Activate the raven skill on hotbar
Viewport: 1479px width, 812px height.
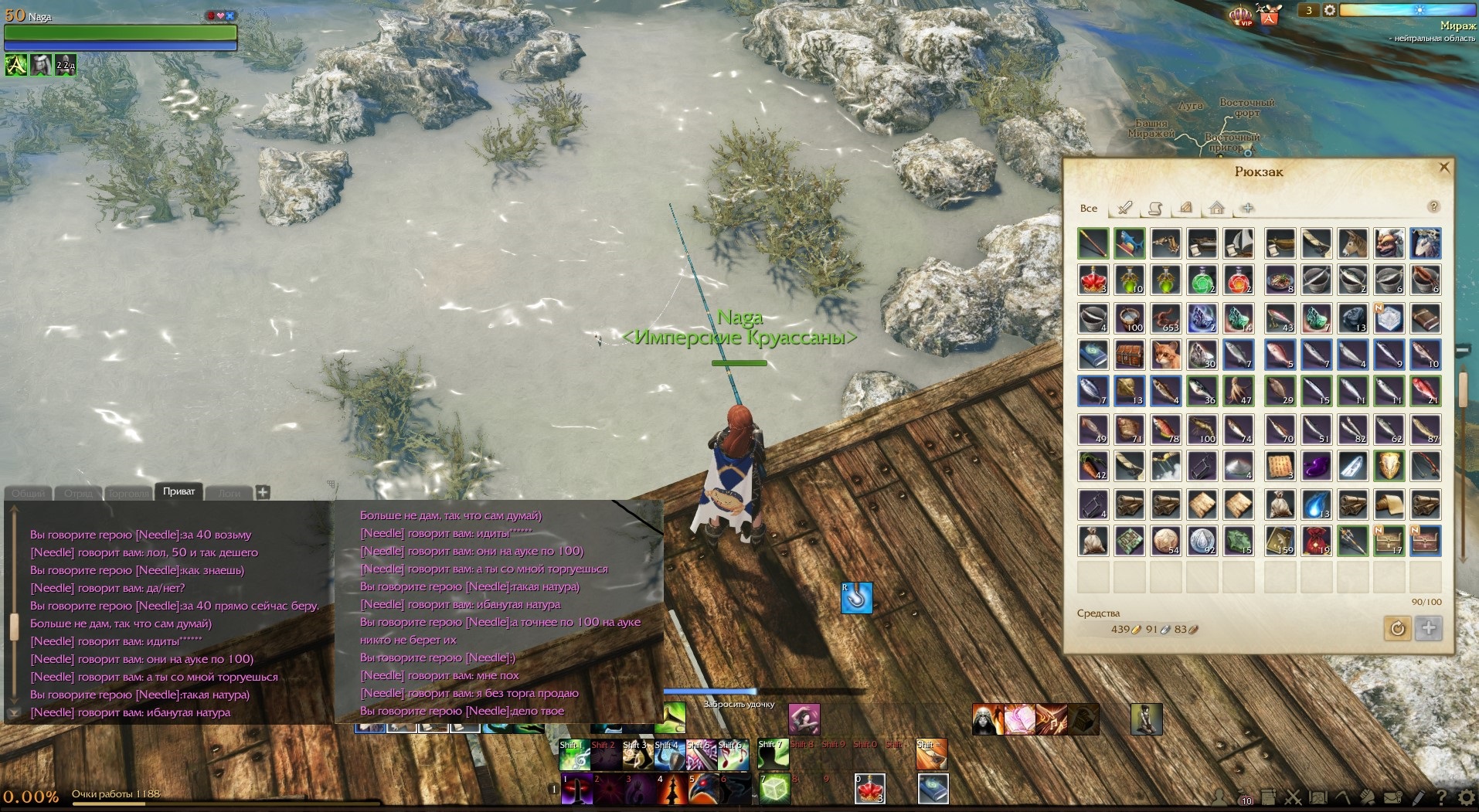702,789
